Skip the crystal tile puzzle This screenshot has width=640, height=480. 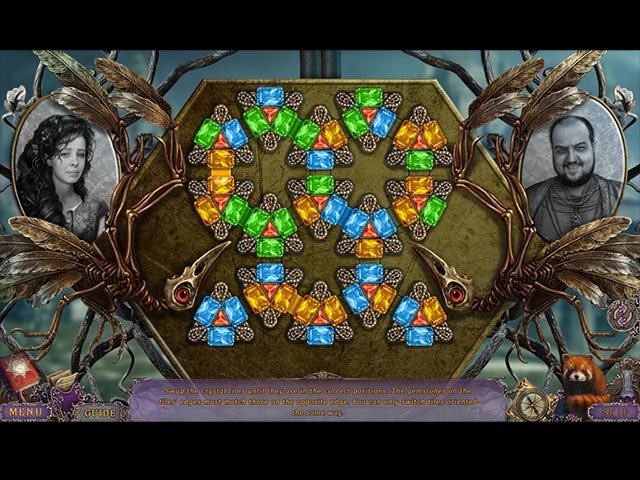coord(612,411)
